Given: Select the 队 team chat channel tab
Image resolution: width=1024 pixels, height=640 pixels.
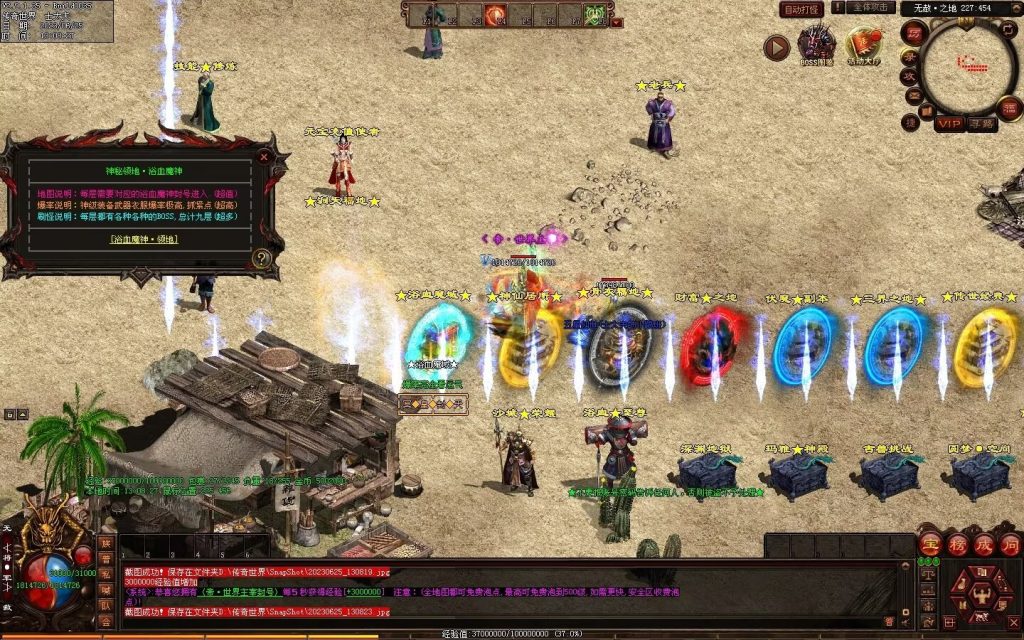Looking at the screenshot, I should point(105,605).
